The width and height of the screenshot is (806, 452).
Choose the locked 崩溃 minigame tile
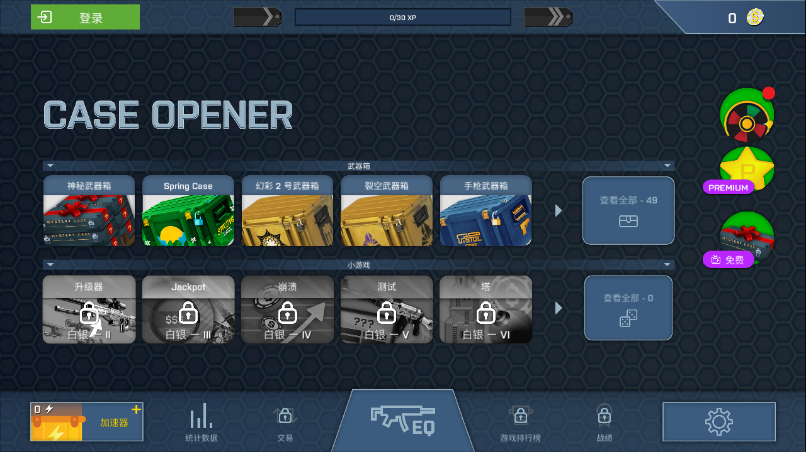click(x=287, y=309)
